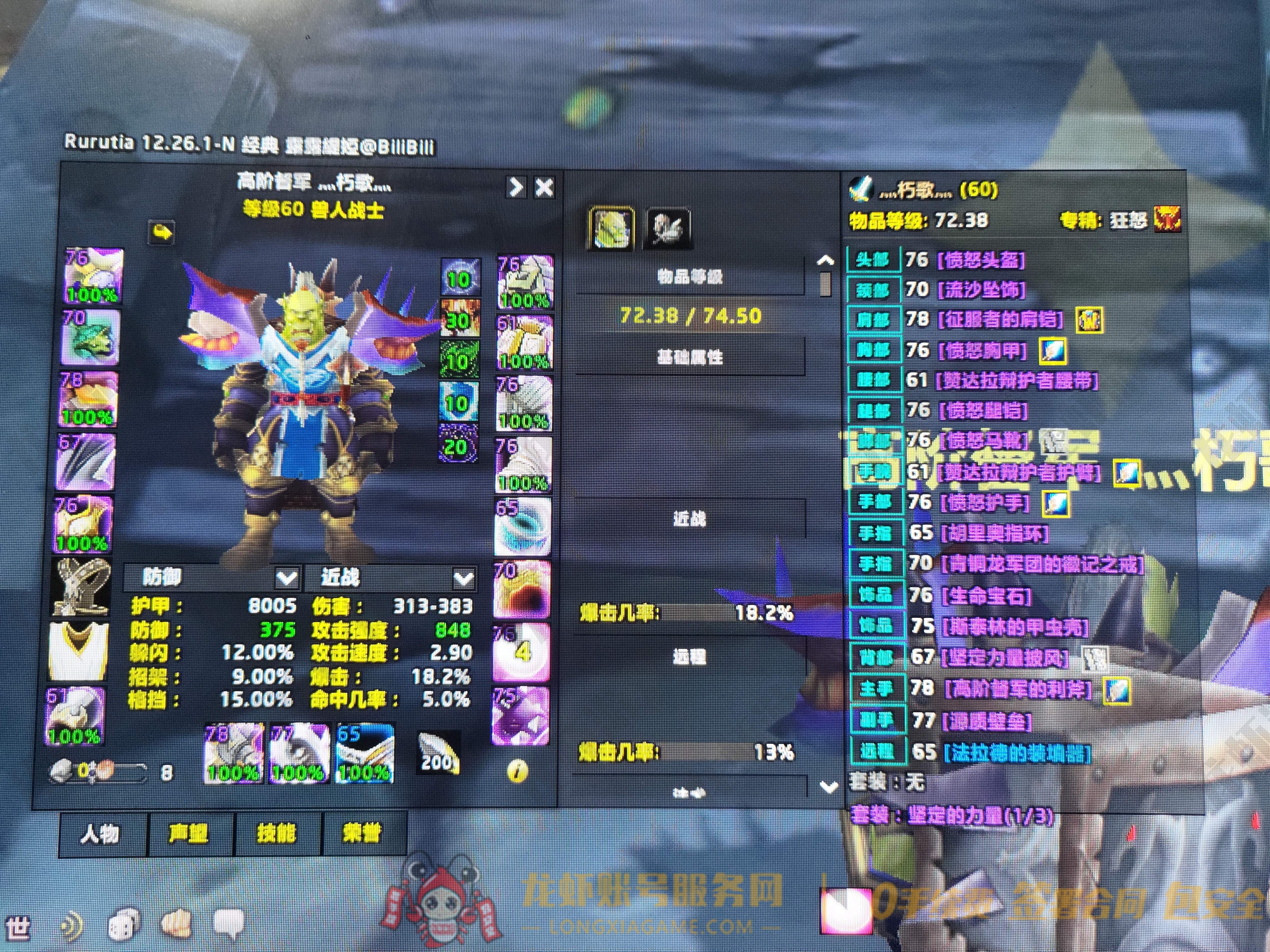Close the character panel with the X
The height and width of the screenshot is (952, 1270).
[x=544, y=188]
